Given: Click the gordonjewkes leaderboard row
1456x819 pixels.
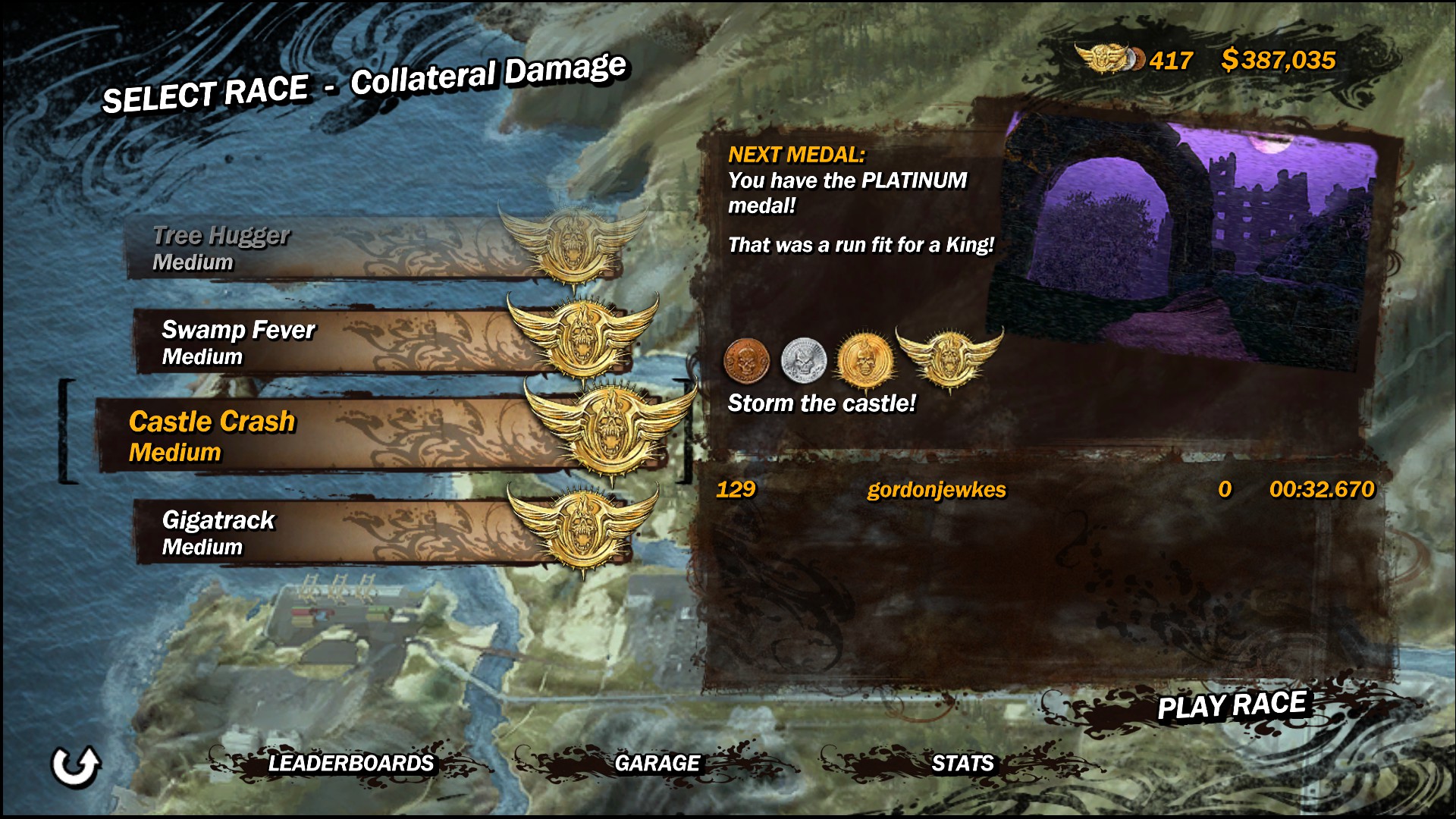Looking at the screenshot, I should 1043,490.
